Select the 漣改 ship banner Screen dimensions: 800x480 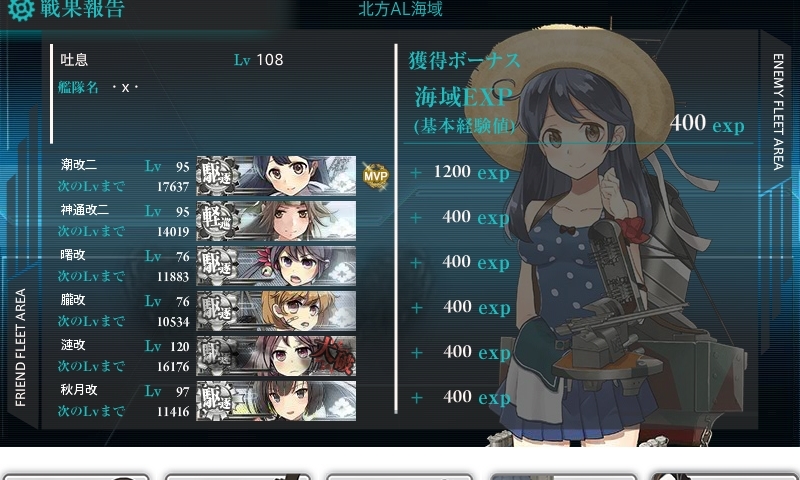point(276,355)
